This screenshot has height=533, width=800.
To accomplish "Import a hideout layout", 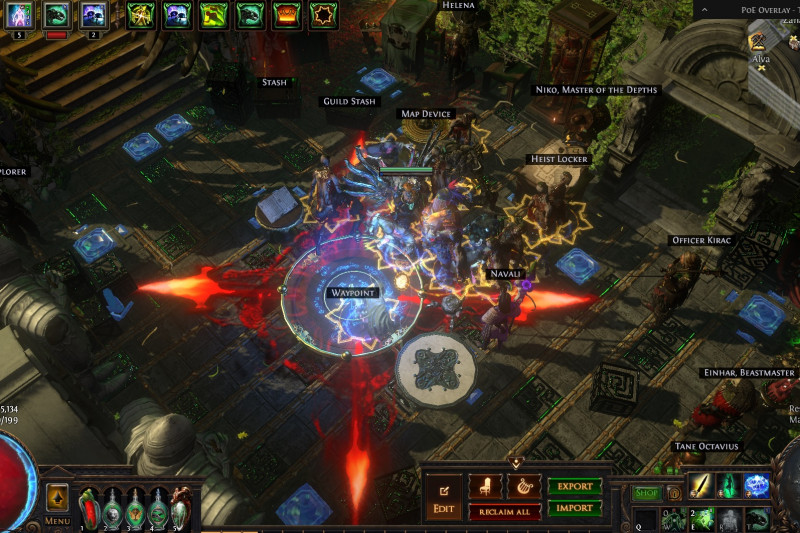I will pyautogui.click(x=574, y=508).
